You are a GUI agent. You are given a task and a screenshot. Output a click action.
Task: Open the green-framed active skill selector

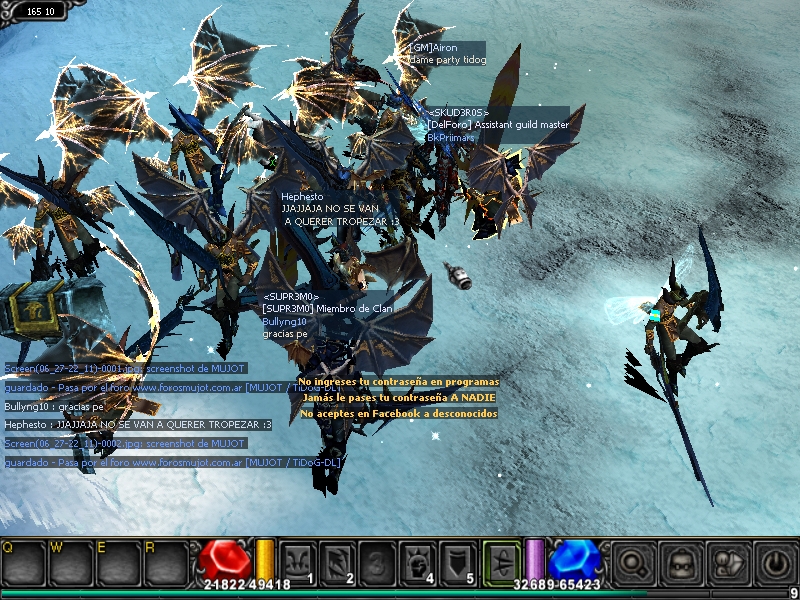tap(501, 561)
